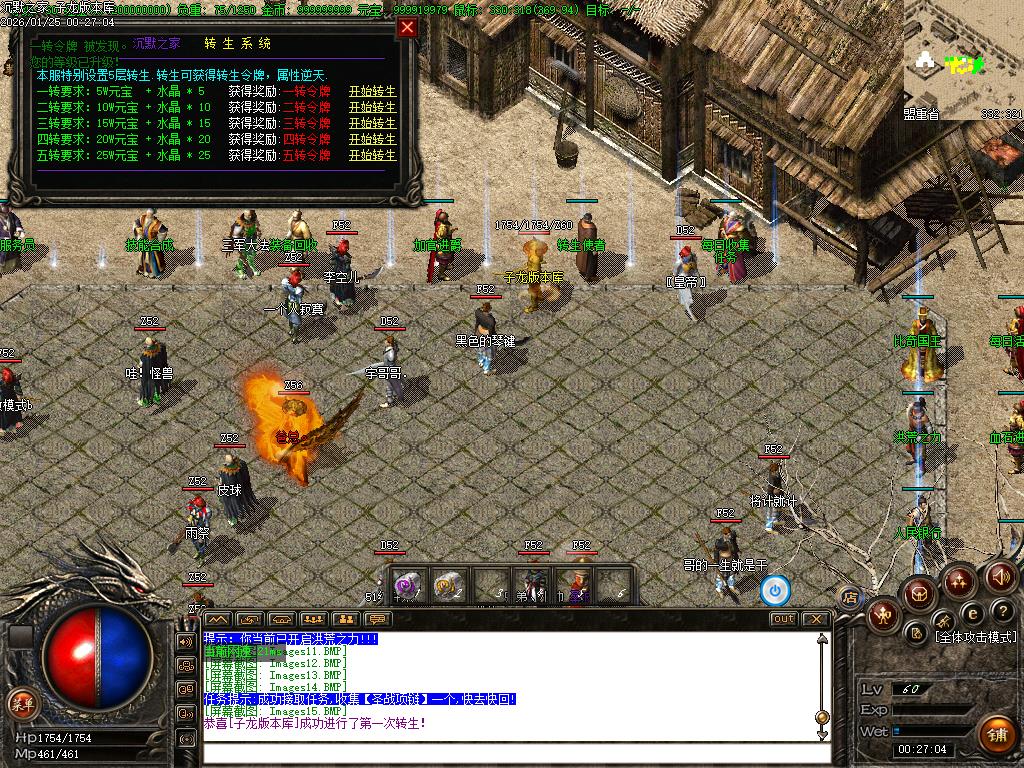Open the 店 shop round button
This screenshot has width=1024, height=768.
[850, 598]
